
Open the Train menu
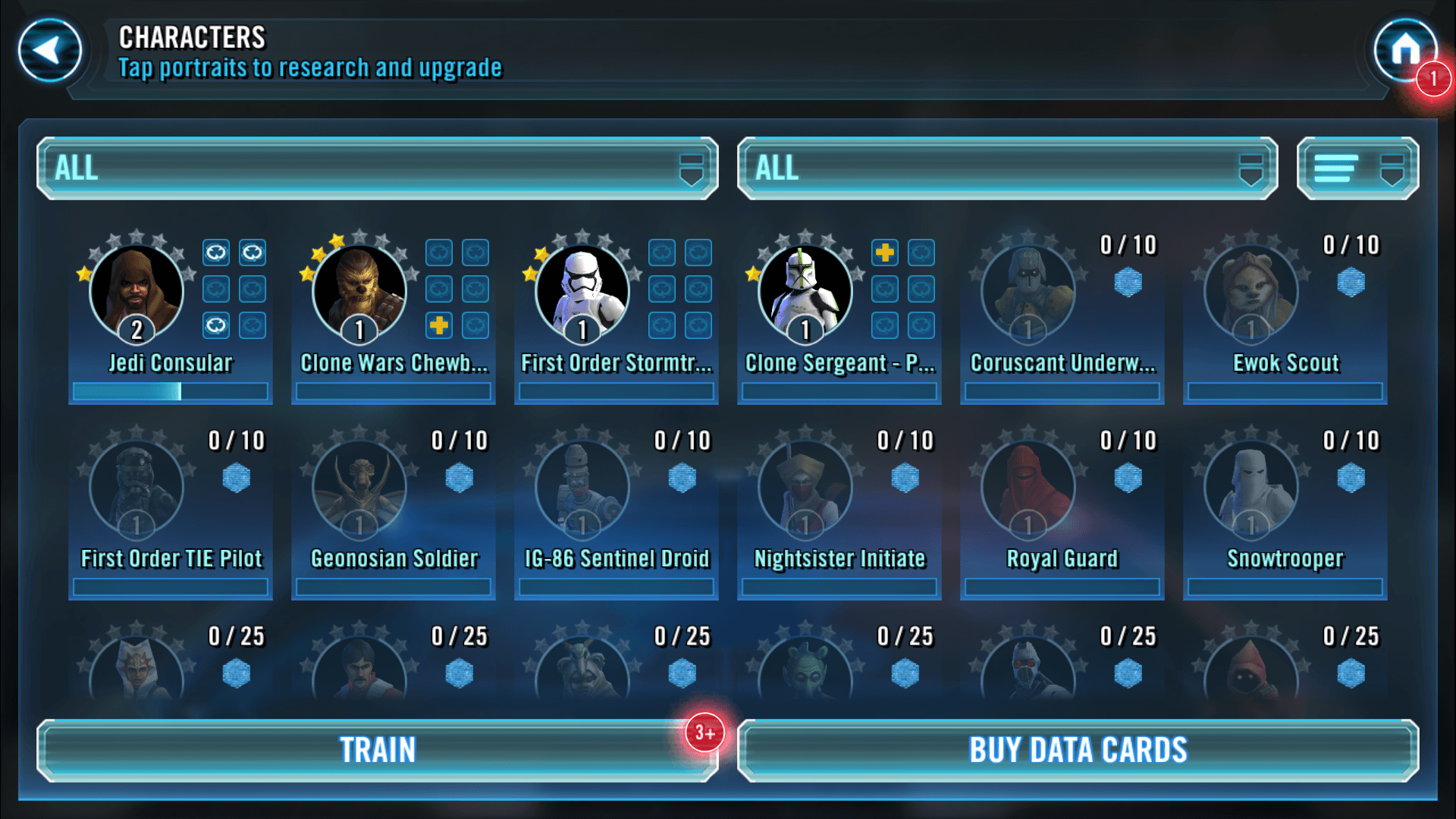(378, 750)
